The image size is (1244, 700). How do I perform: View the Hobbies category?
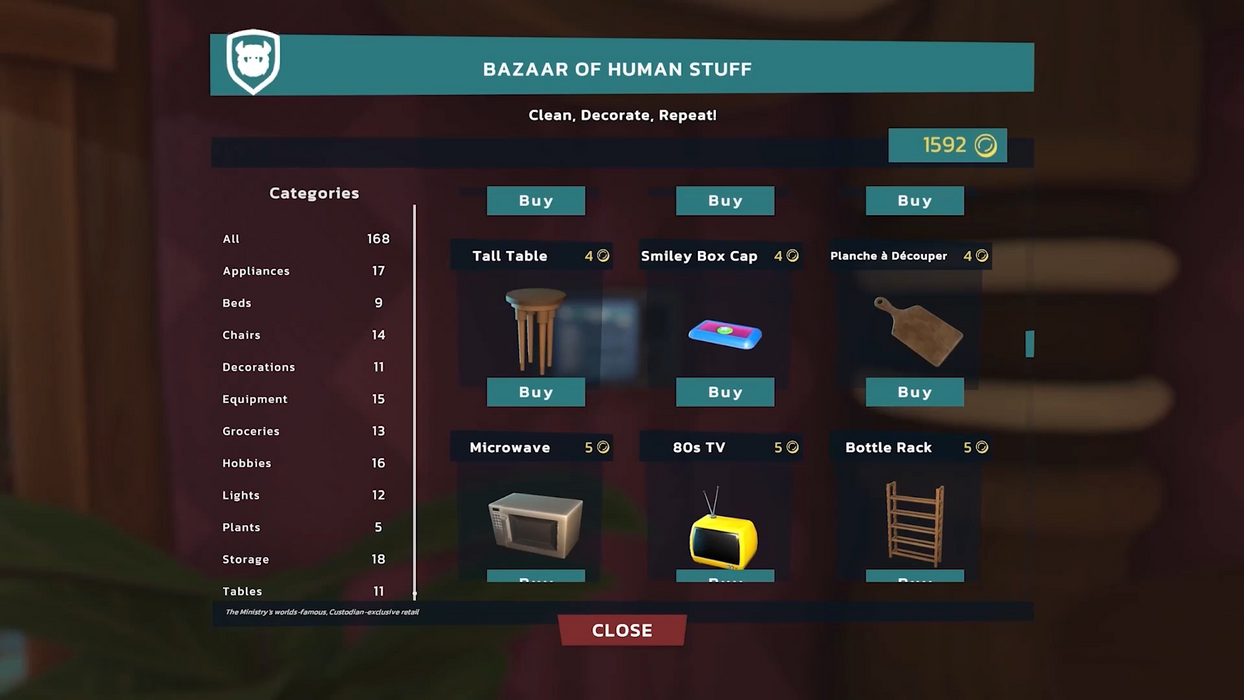coord(247,463)
